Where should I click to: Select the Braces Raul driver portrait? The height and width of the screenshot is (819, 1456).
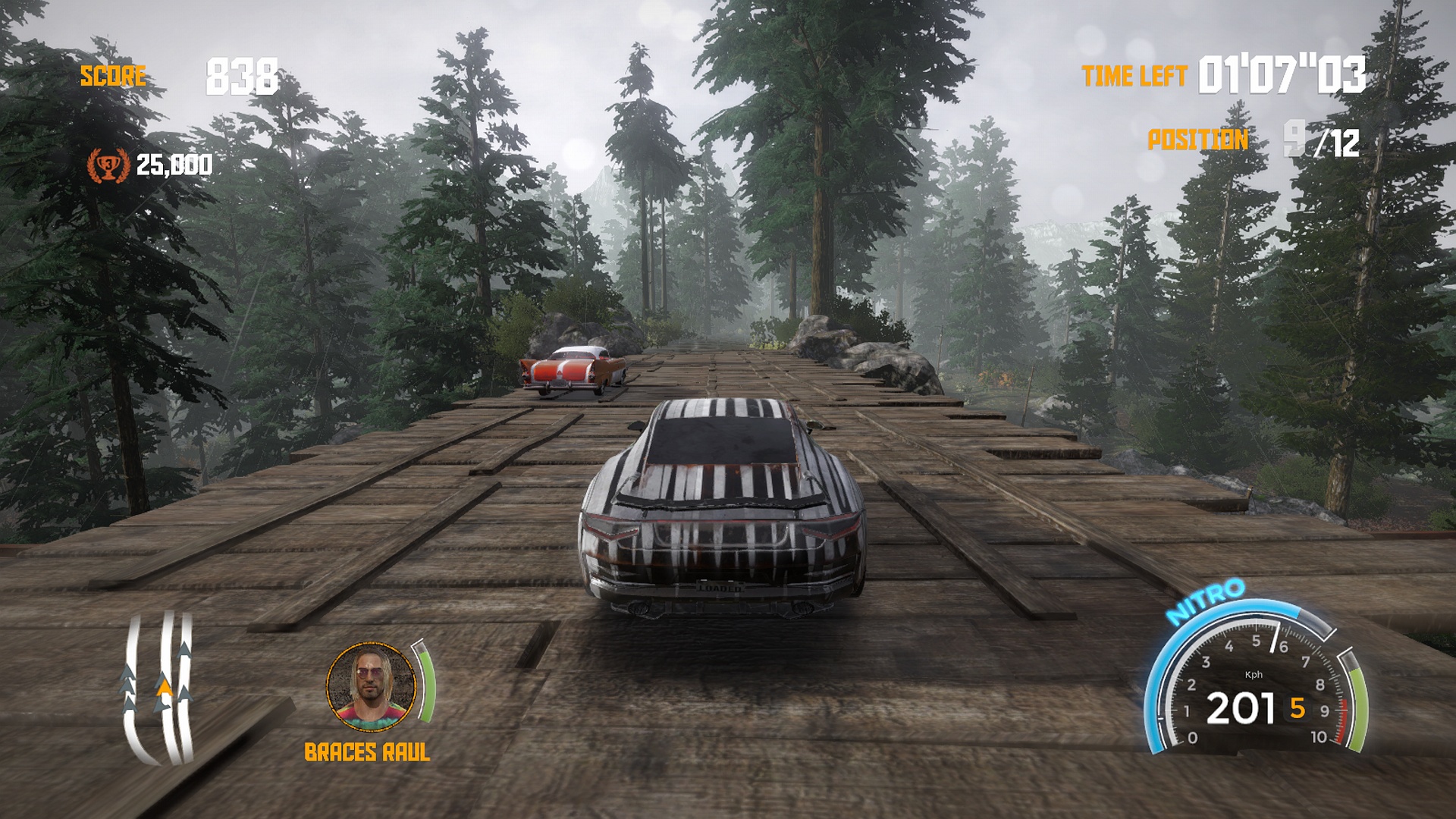(372, 687)
